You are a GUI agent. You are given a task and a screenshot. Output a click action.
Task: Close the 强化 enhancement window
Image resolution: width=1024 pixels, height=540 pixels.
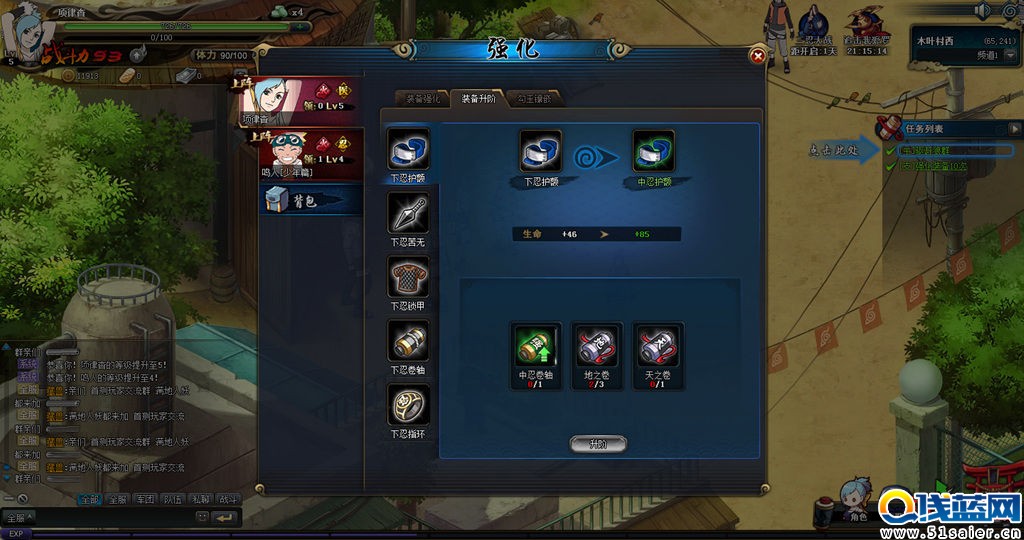point(758,56)
